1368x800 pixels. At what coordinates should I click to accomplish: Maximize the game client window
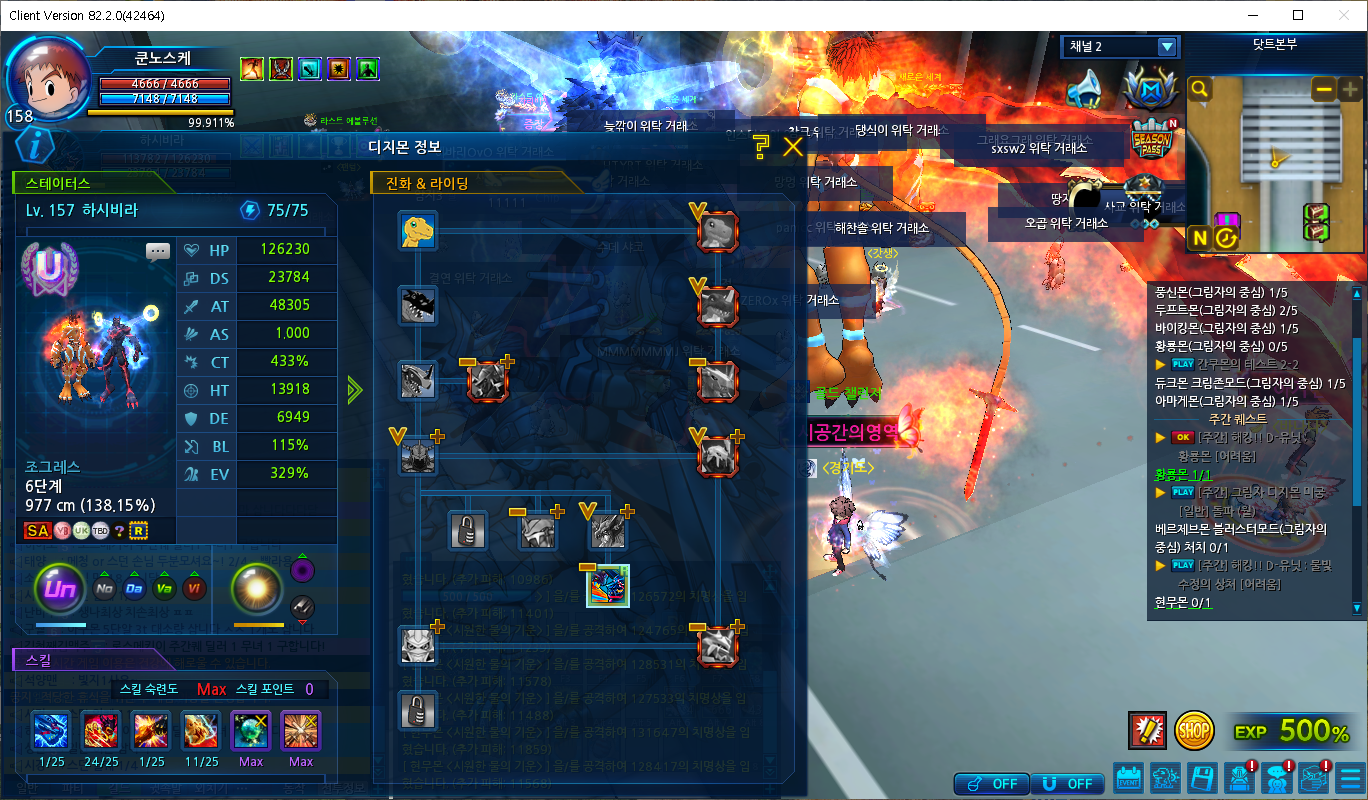point(1298,15)
